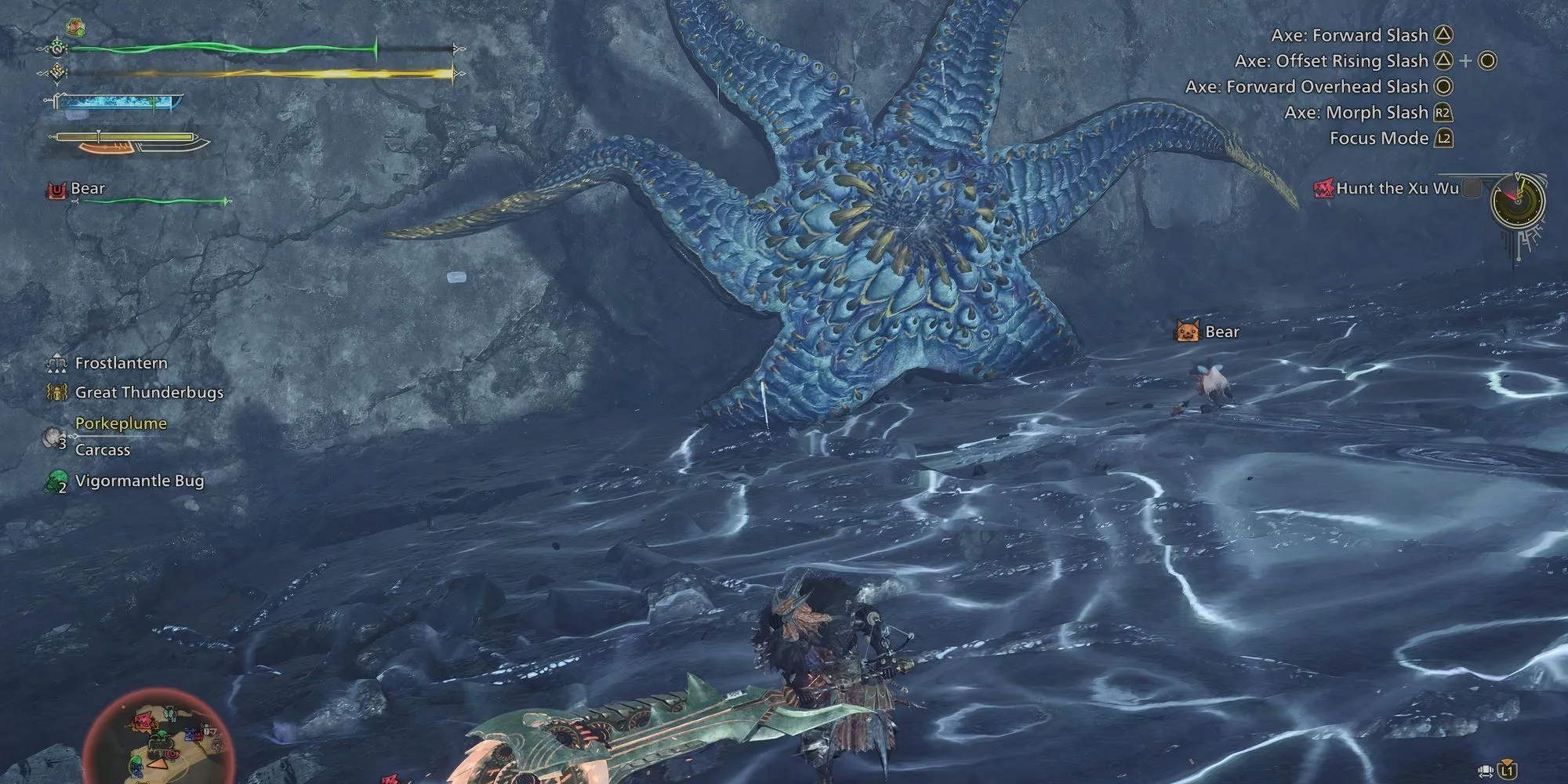Click the green item icon above the health bar
The height and width of the screenshot is (784, 1568).
pyautogui.click(x=75, y=26)
